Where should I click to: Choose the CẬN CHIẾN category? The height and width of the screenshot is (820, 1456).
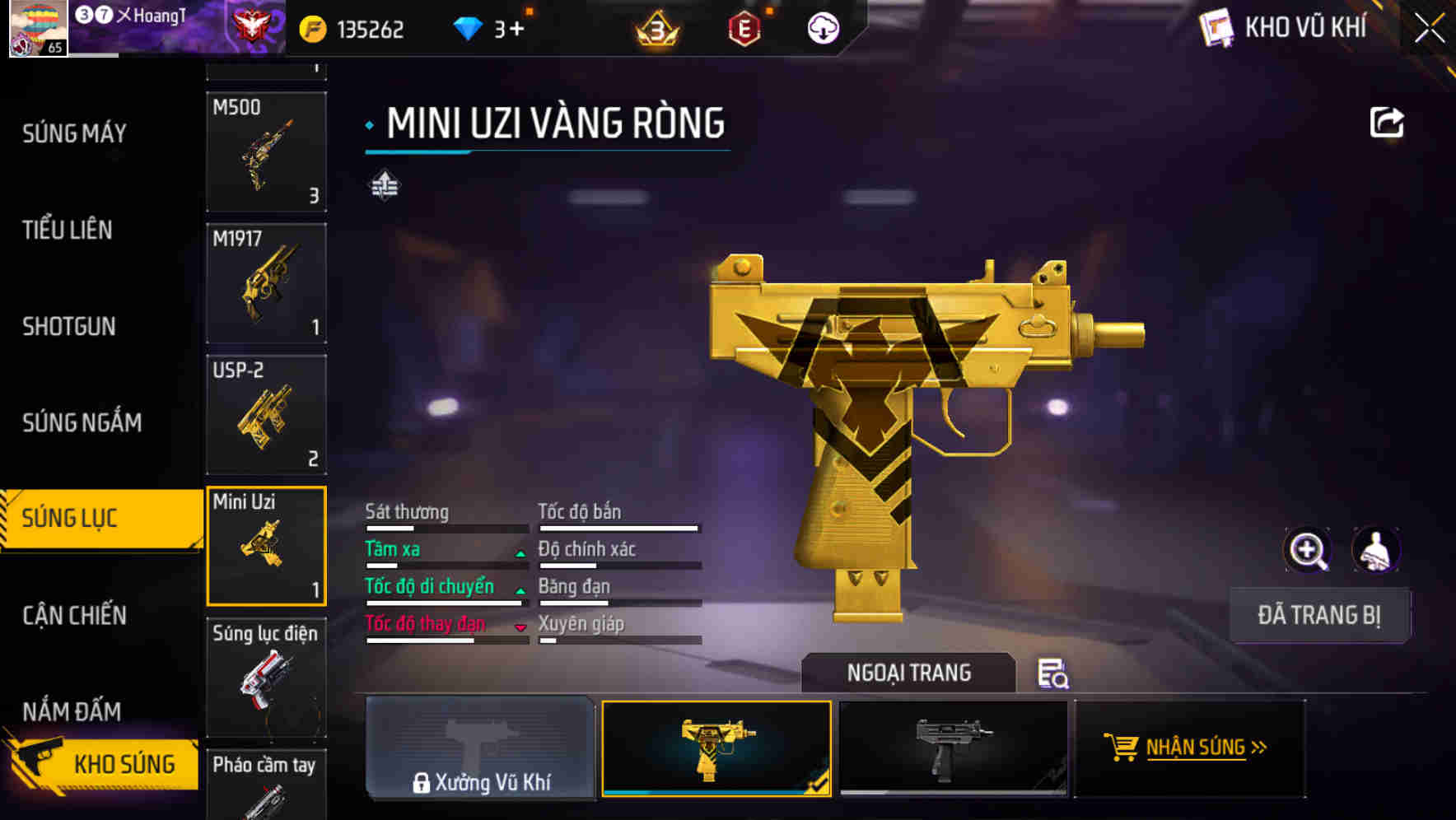(74, 615)
